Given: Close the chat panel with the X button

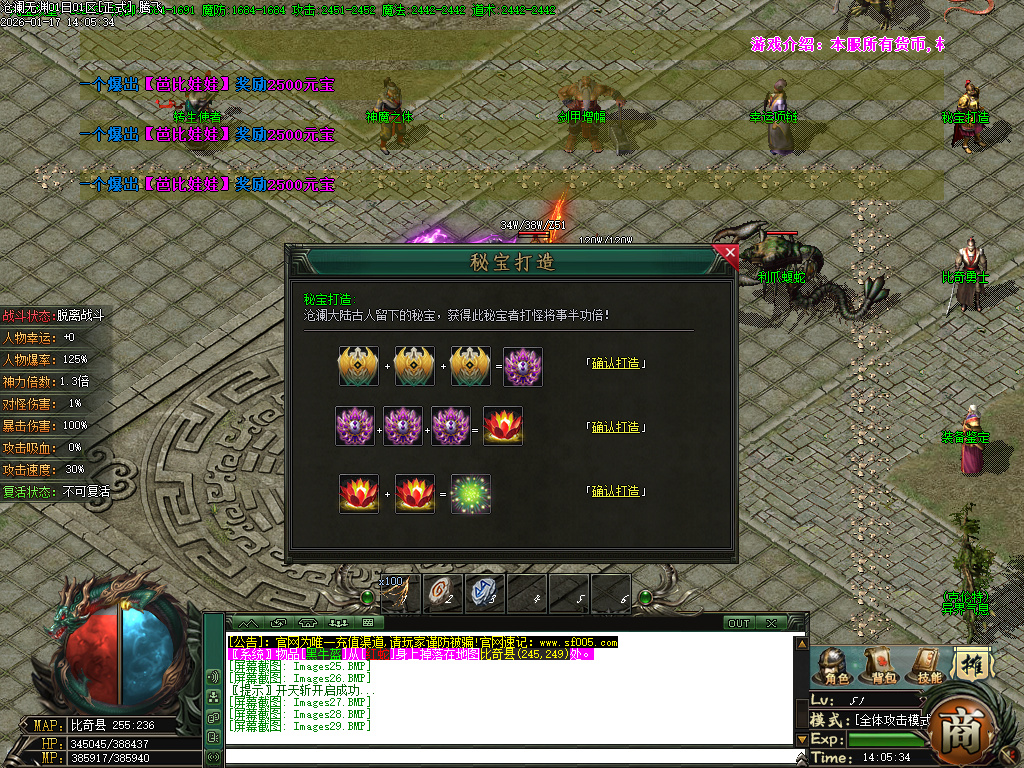Looking at the screenshot, I should [771, 623].
